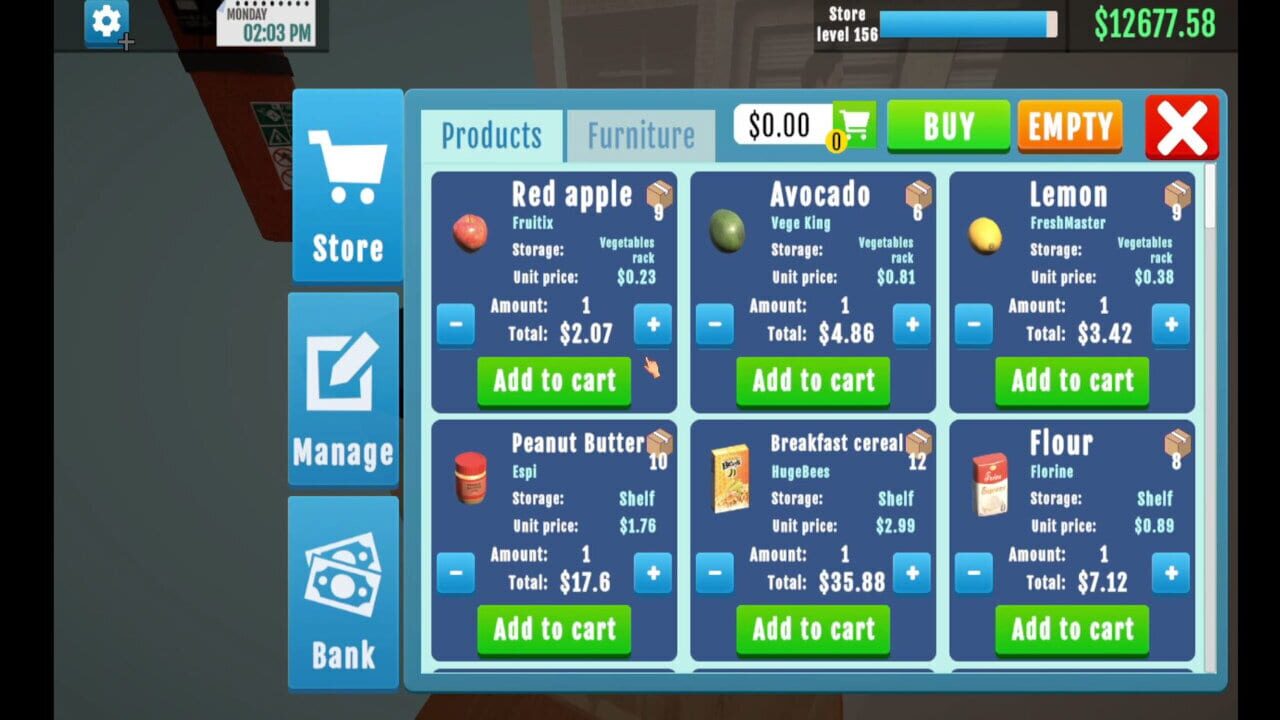
Task: Increase Breakfast cereal amount
Action: [912, 573]
